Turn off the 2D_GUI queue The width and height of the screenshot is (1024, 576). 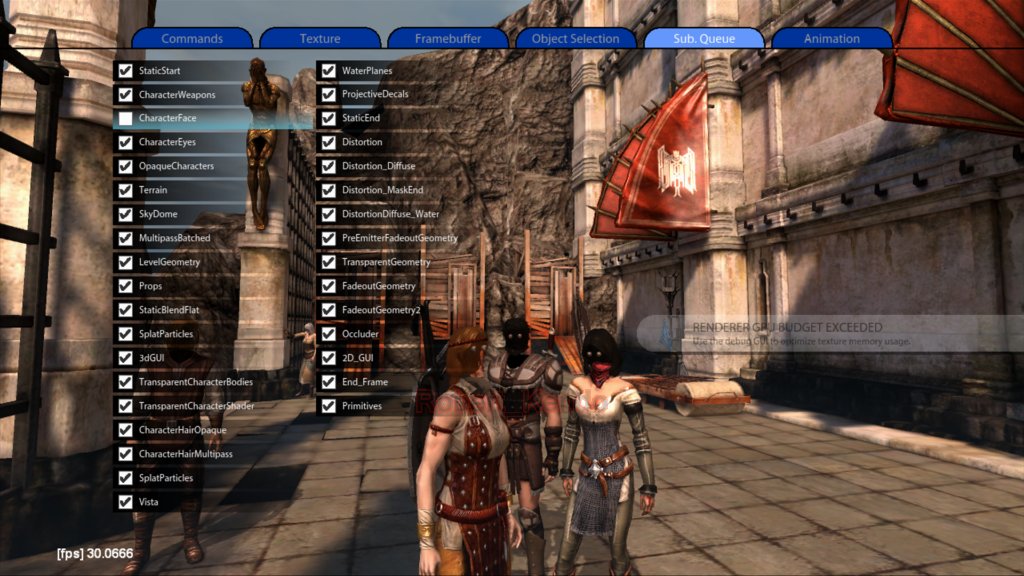point(328,358)
